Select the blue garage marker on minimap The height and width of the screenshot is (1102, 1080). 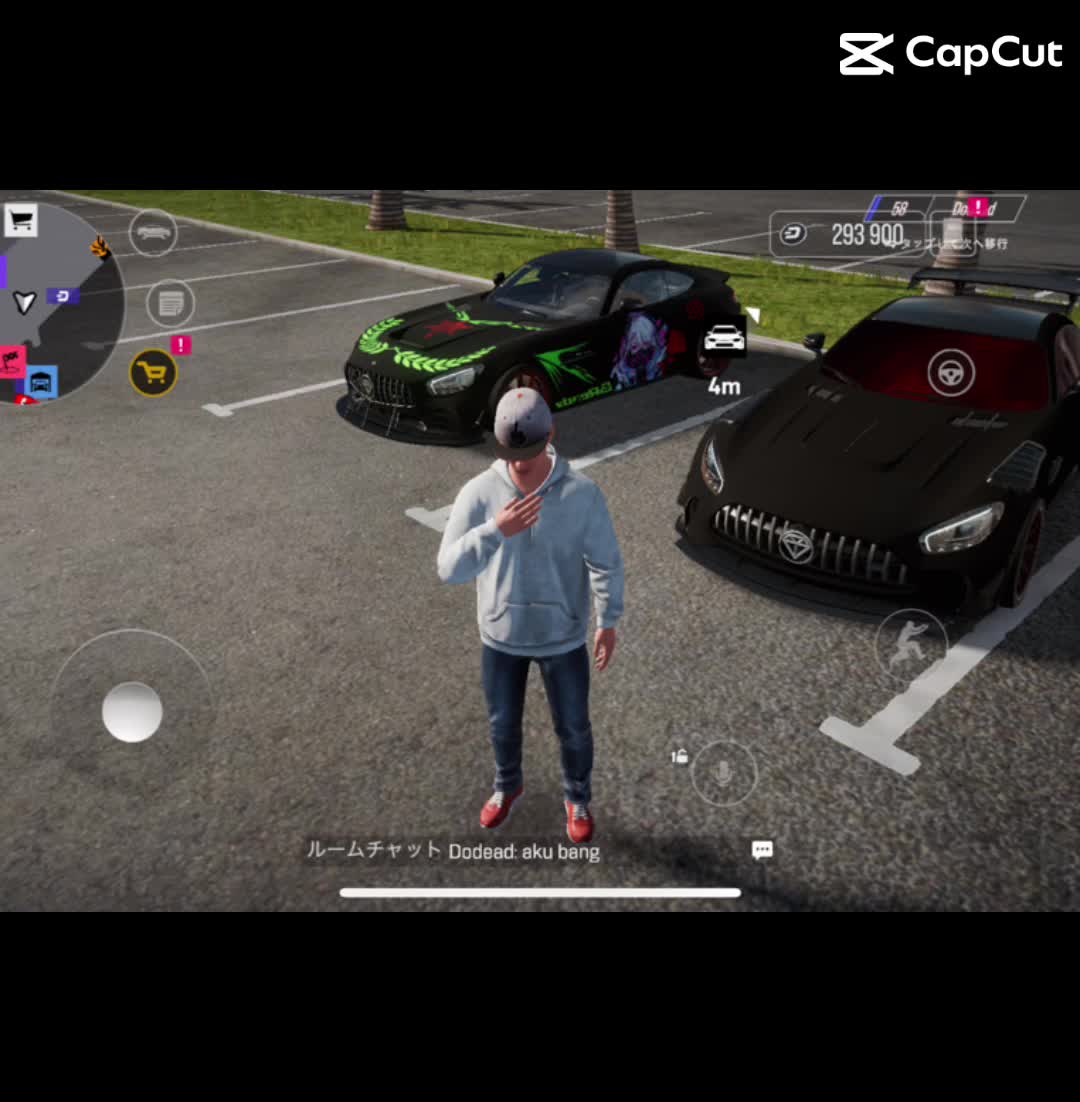[x=41, y=381]
